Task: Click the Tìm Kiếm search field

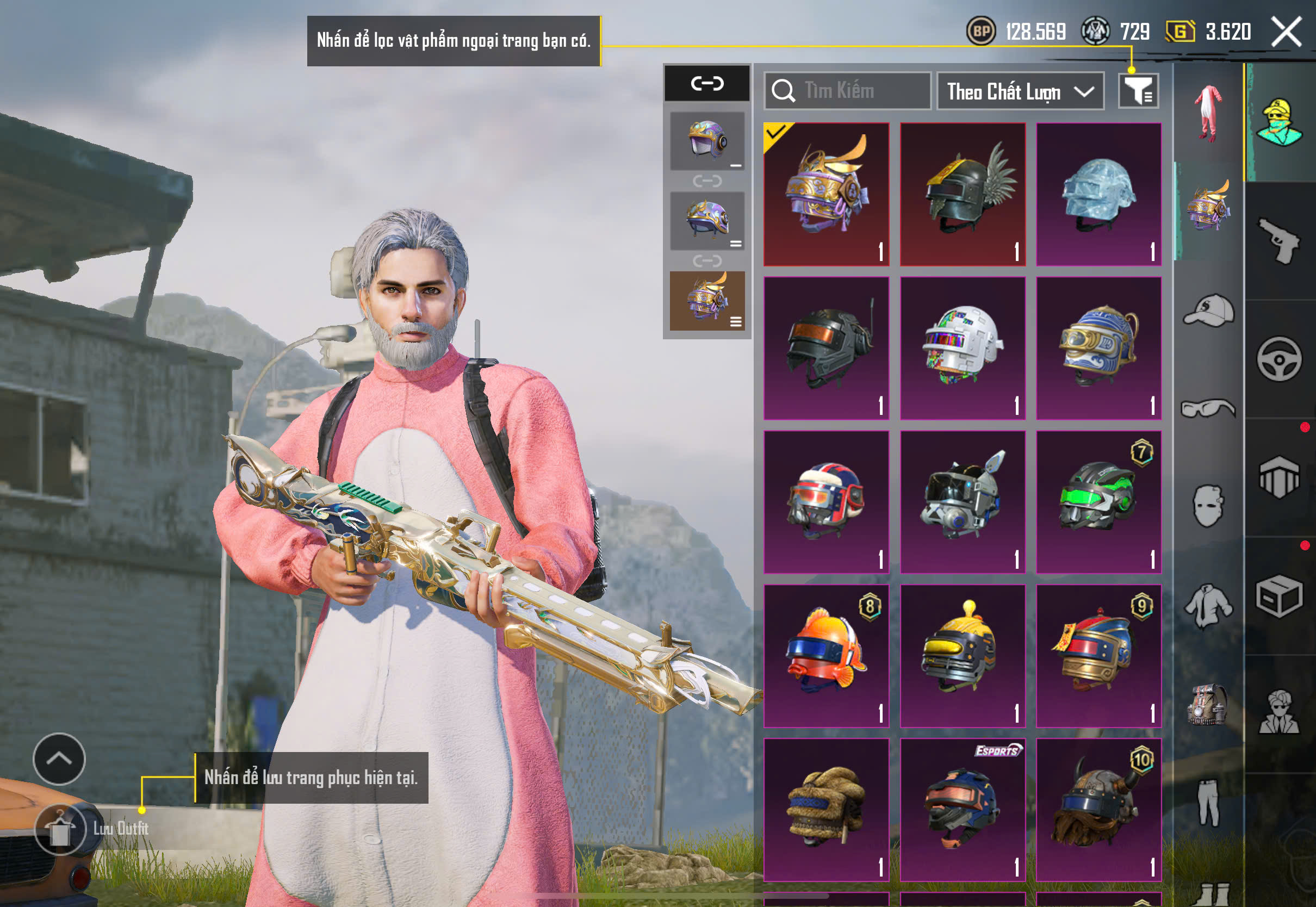Action: 848,91
